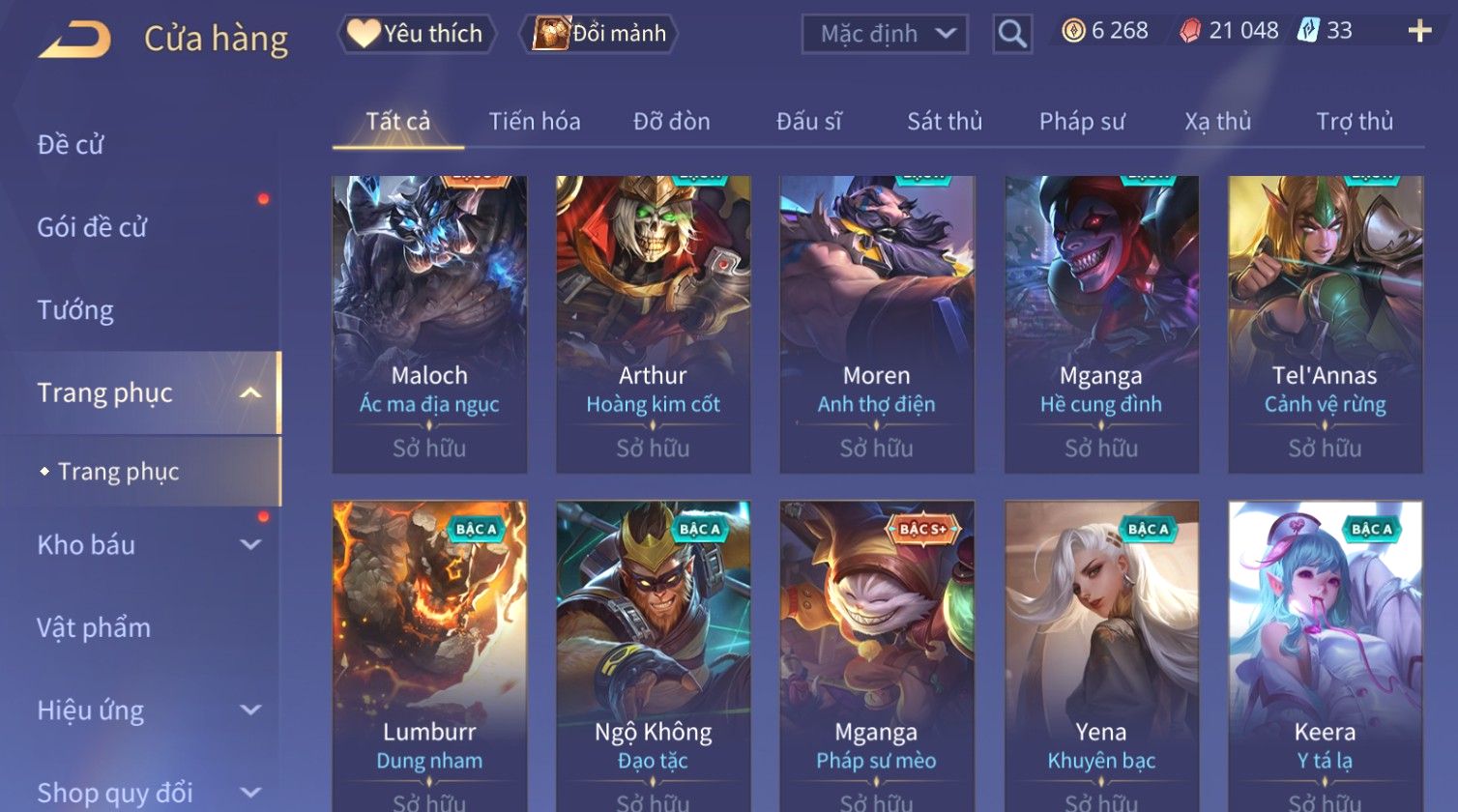Go back using the arrow button
This screenshot has width=1458, height=812.
[74, 40]
